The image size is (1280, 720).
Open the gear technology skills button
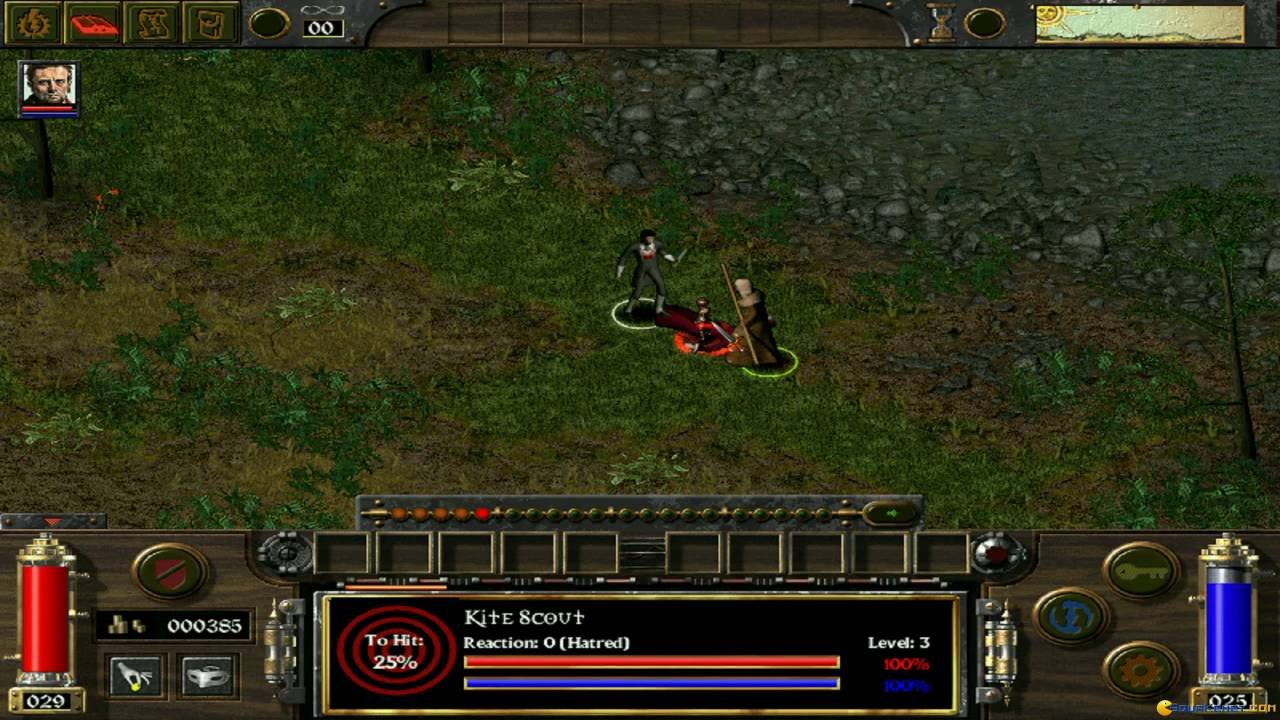pos(1141,669)
